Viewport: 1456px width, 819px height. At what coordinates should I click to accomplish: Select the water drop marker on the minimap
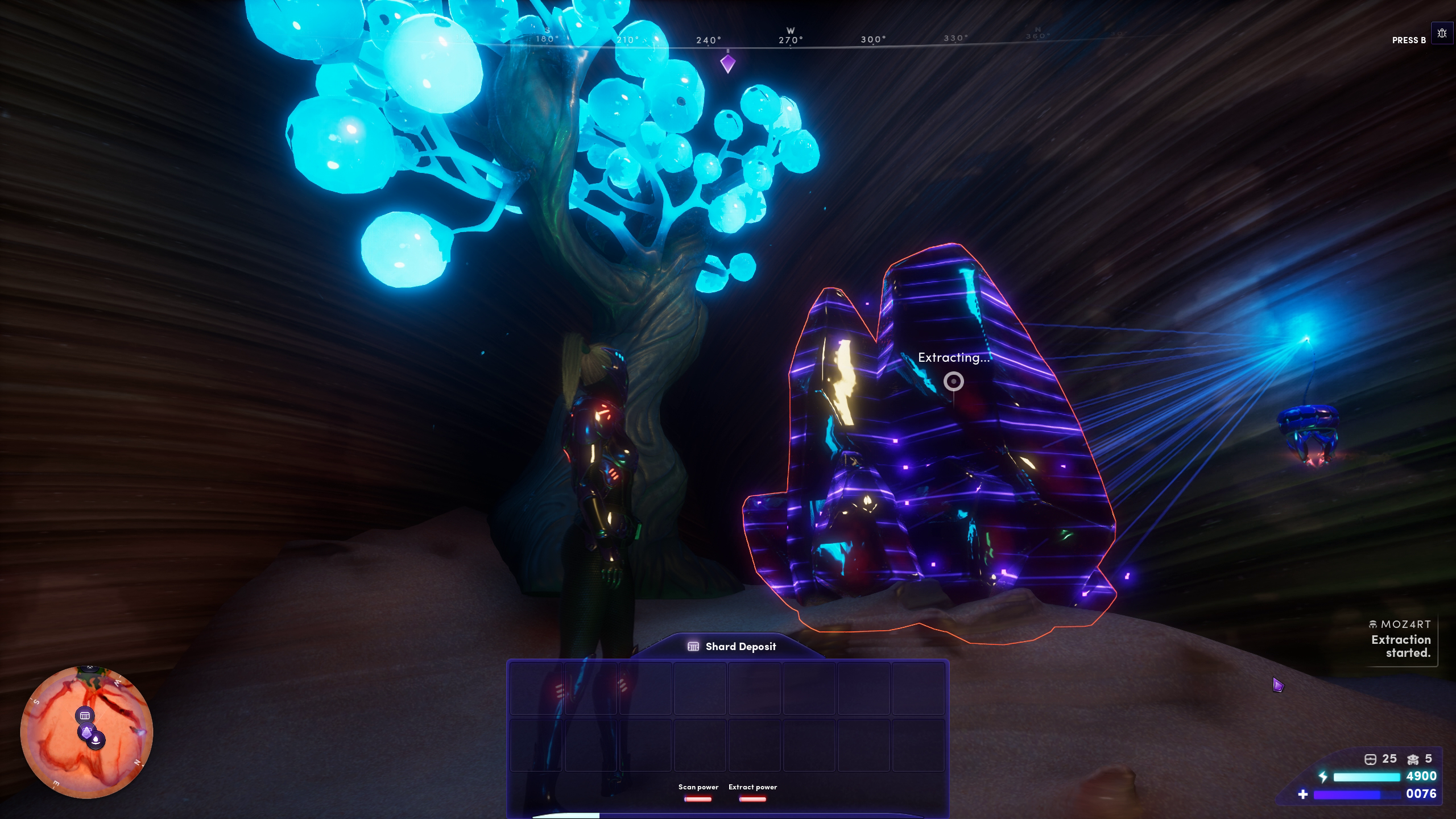pyautogui.click(x=97, y=740)
